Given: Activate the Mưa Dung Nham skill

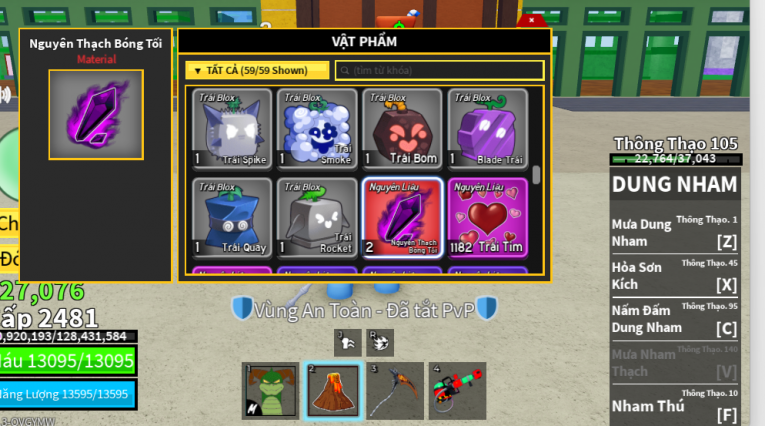Looking at the screenshot, I should (674, 233).
